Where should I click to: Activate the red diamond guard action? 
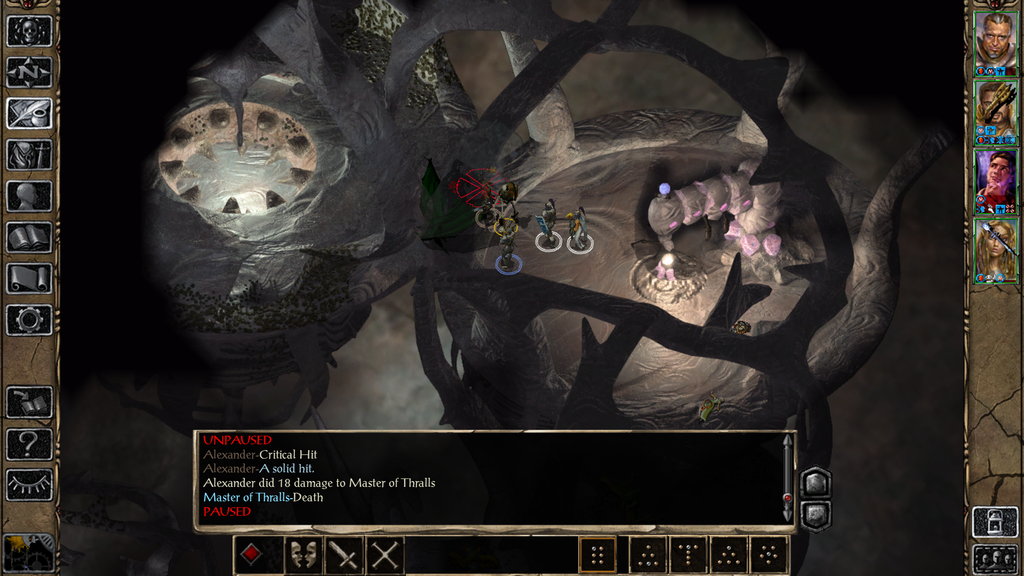point(253,555)
